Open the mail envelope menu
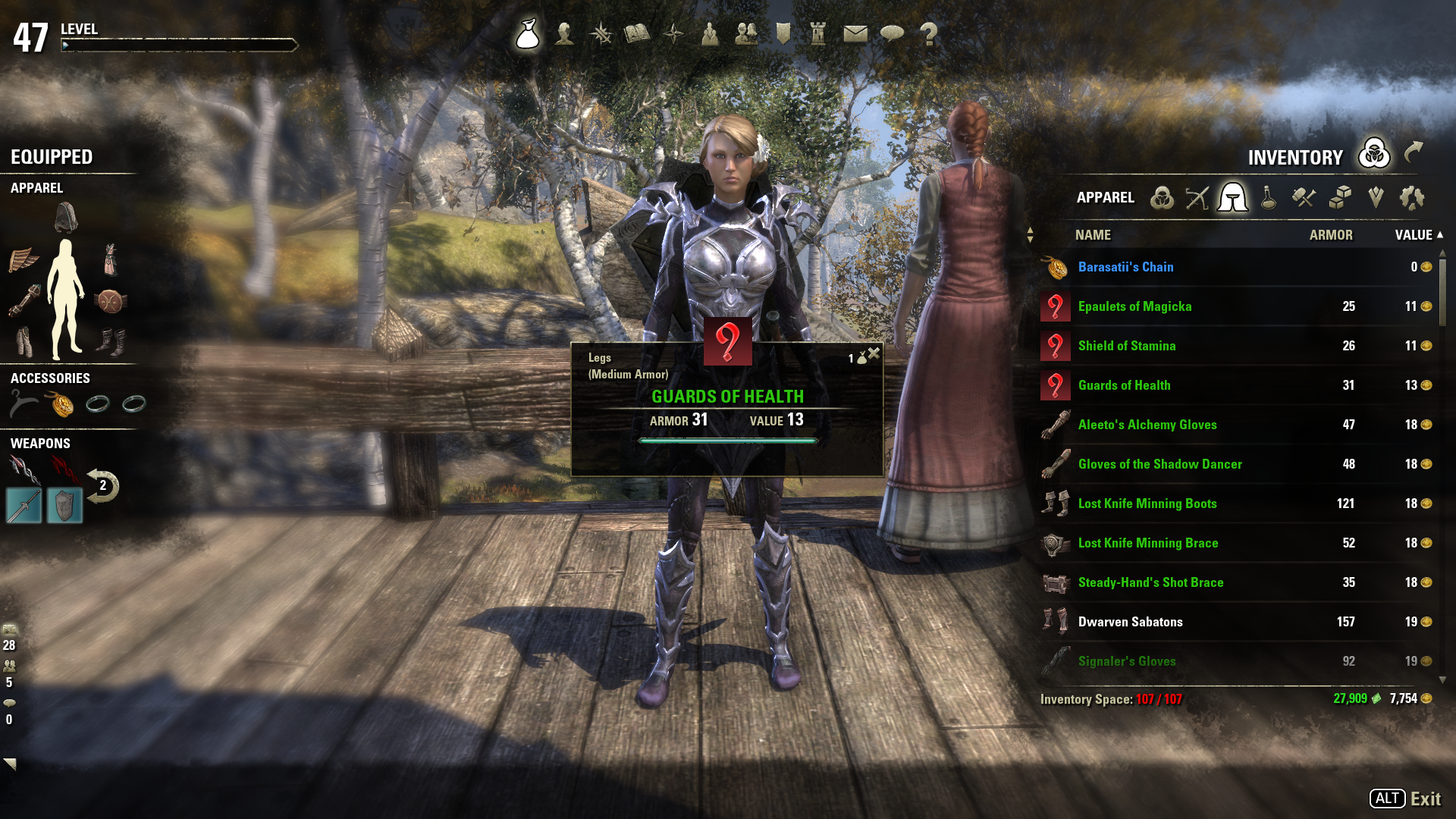 point(855,34)
